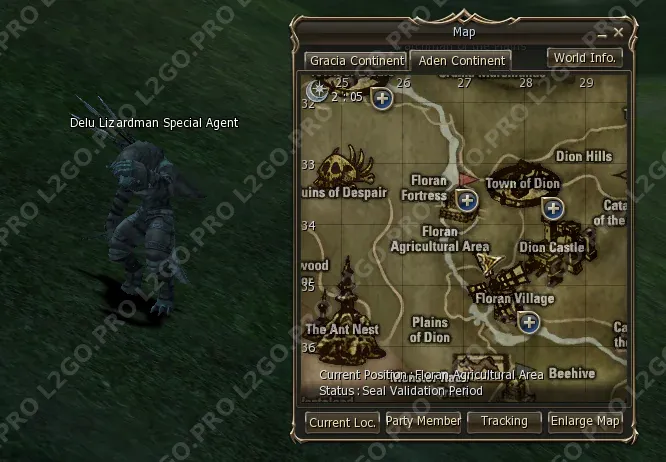The image size is (666, 462).
Task: Click the shield marker beside the clock
Action: [x=381, y=97]
